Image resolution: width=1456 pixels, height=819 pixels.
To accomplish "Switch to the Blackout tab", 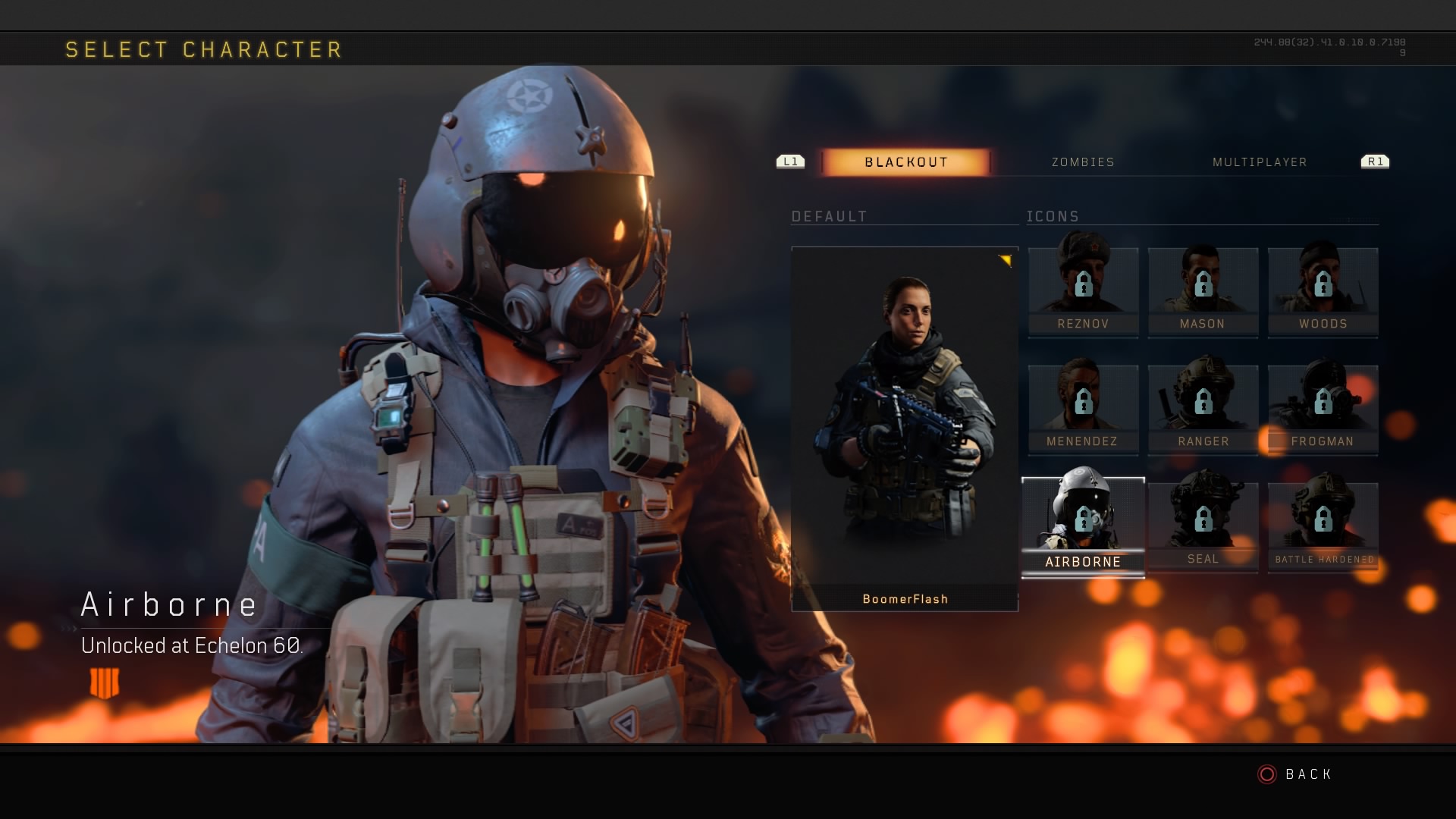I will point(905,162).
